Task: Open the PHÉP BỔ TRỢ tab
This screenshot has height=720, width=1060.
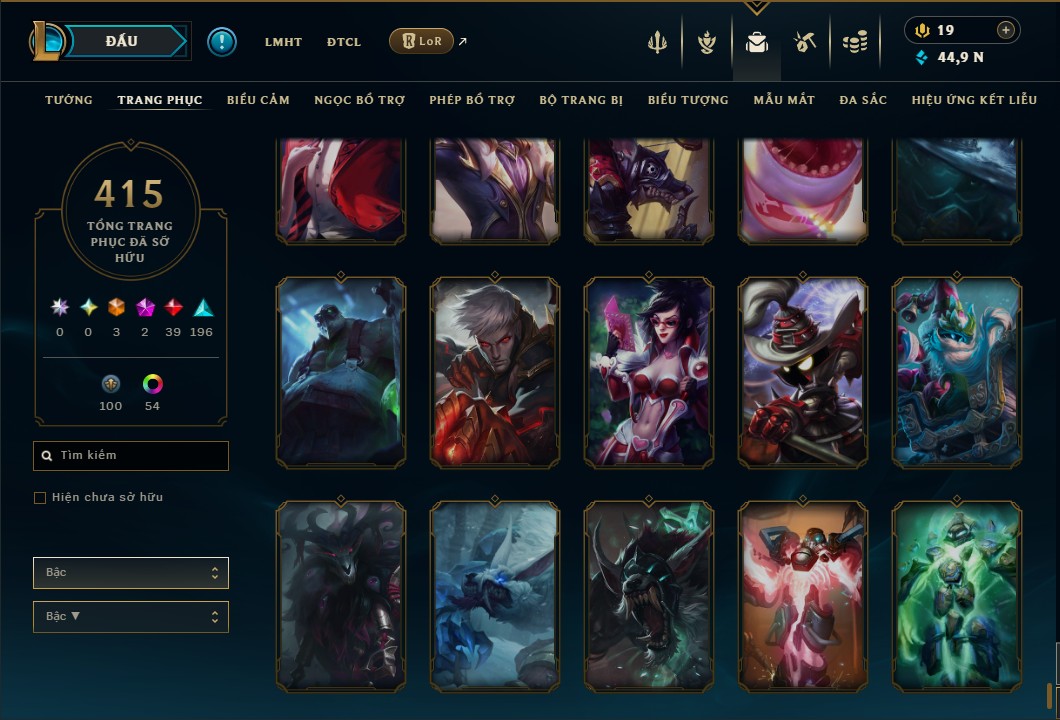Action: click(x=472, y=100)
